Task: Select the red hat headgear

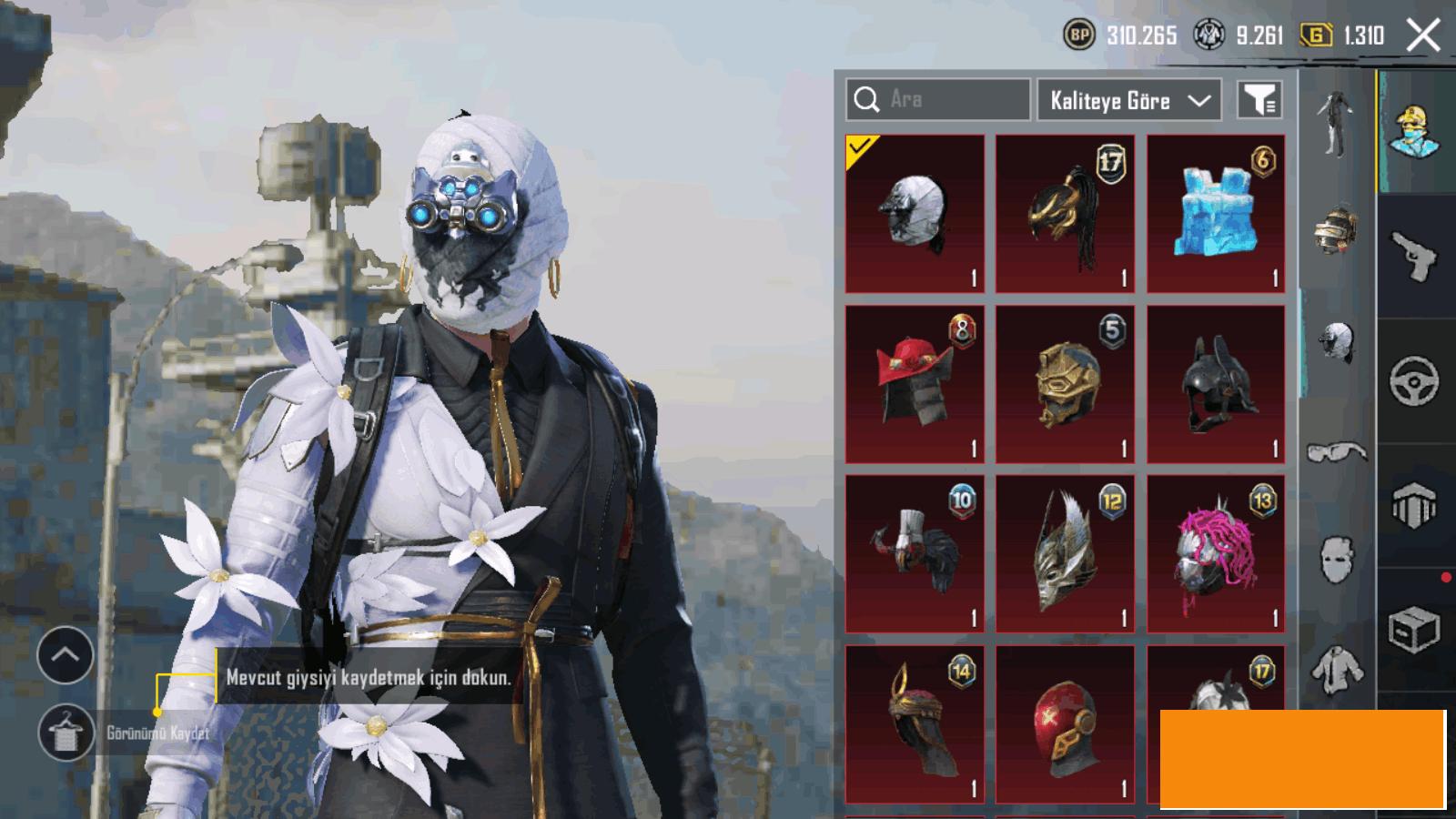Action: point(915,384)
